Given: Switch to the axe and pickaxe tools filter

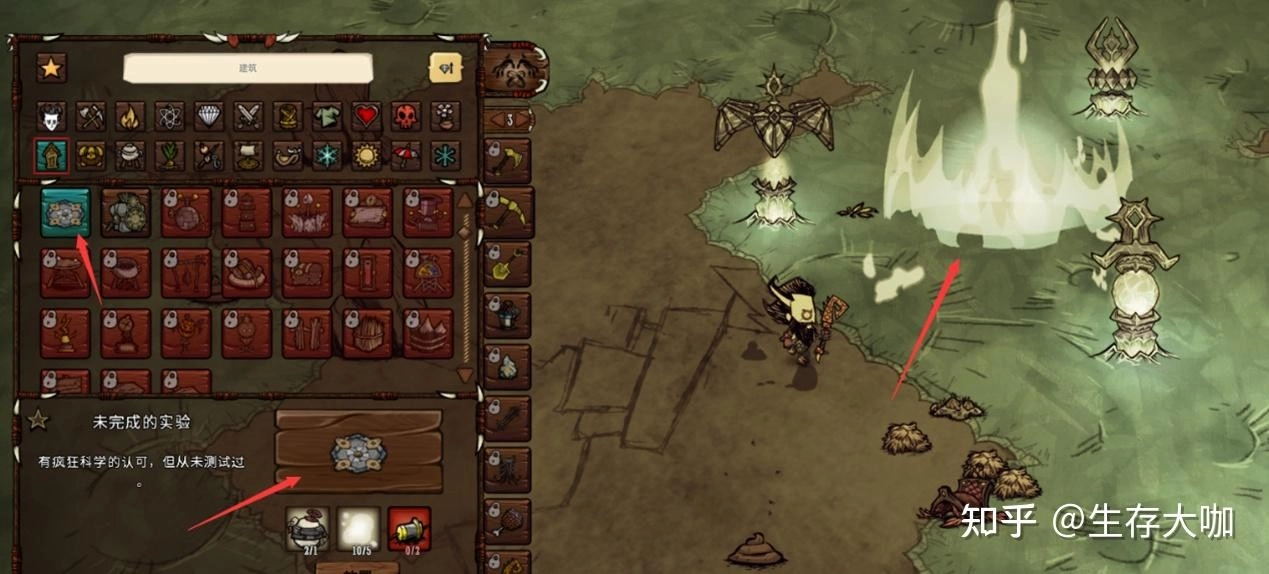Looking at the screenshot, I should pos(91,117).
